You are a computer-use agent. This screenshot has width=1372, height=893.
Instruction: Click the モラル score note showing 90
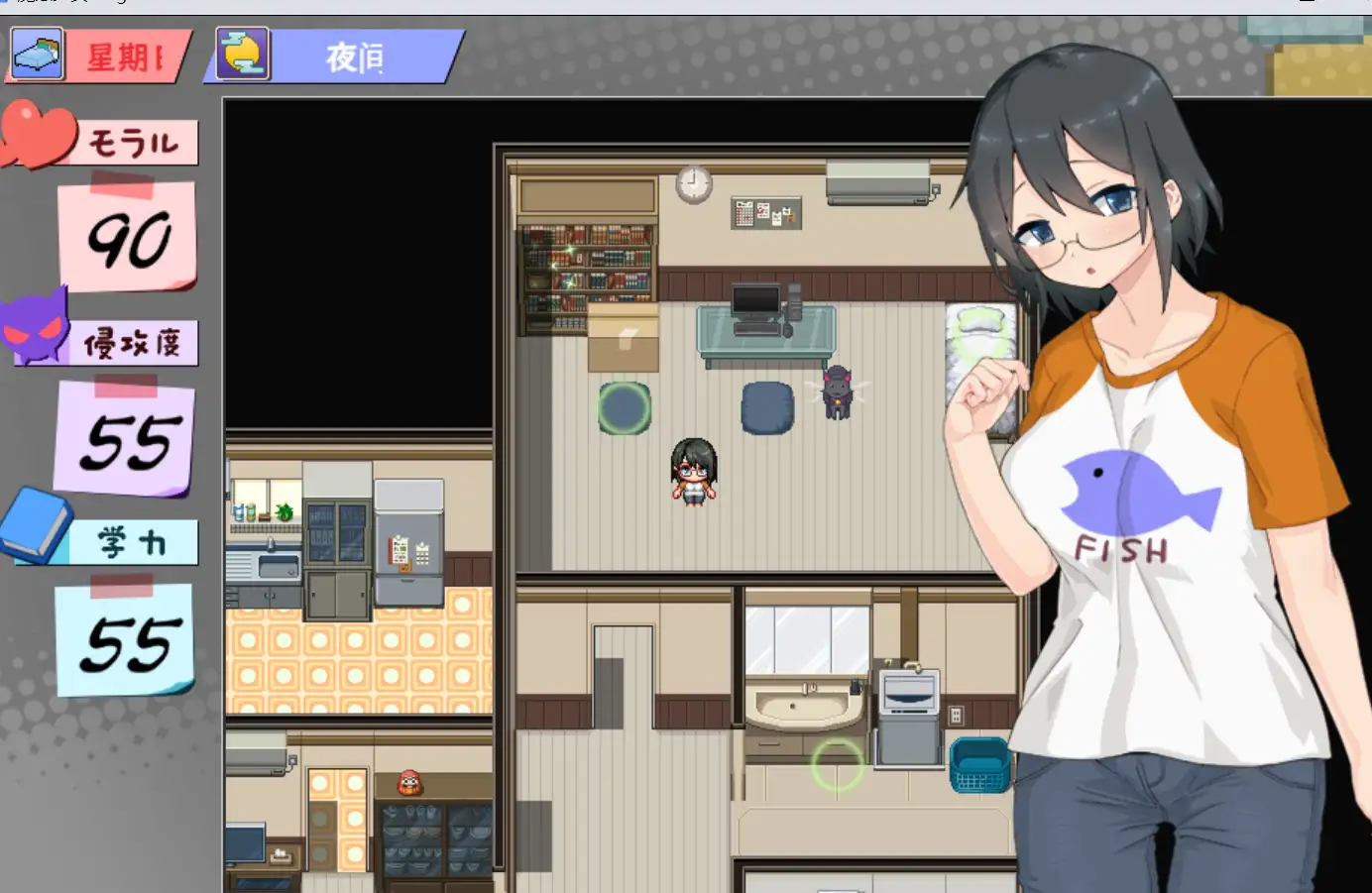tap(129, 235)
